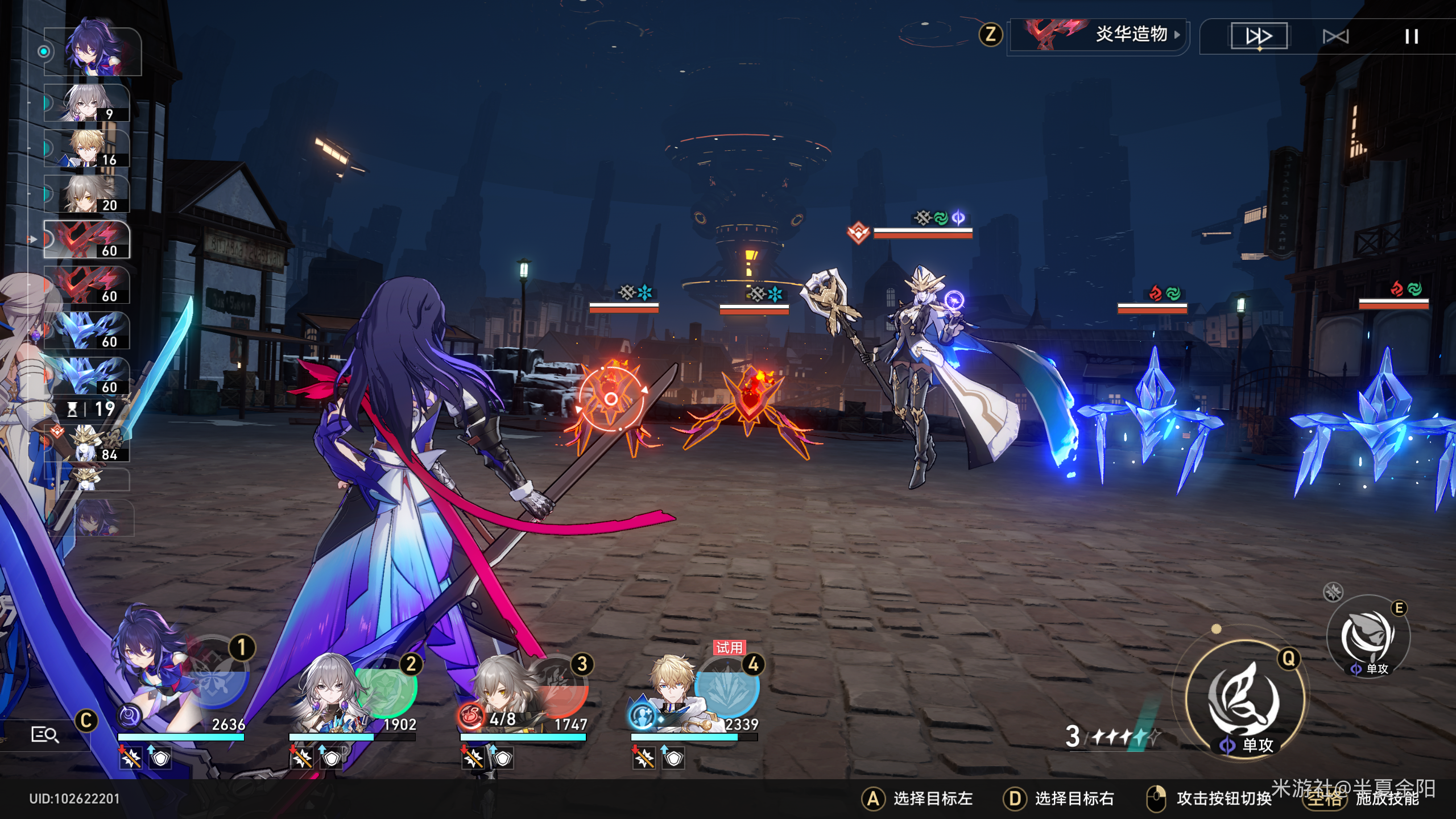The width and height of the screenshot is (1456, 819).
Task: Target the flame creature with the red reticle
Action: (611, 399)
